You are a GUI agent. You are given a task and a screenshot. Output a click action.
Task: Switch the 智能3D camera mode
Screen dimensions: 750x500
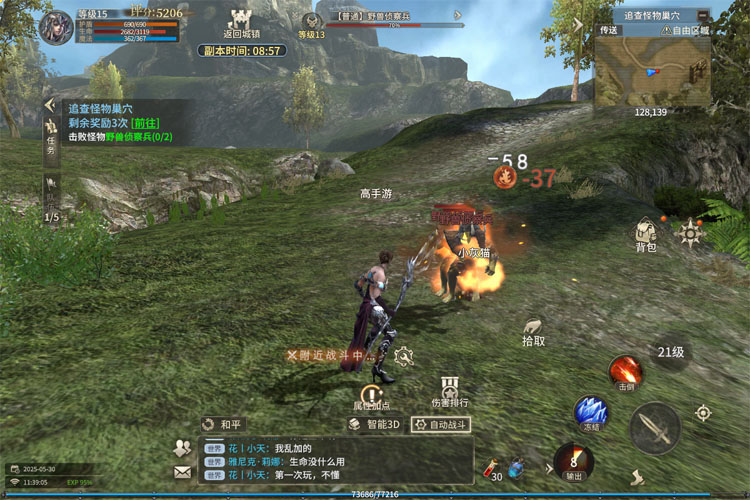pyautogui.click(x=375, y=424)
